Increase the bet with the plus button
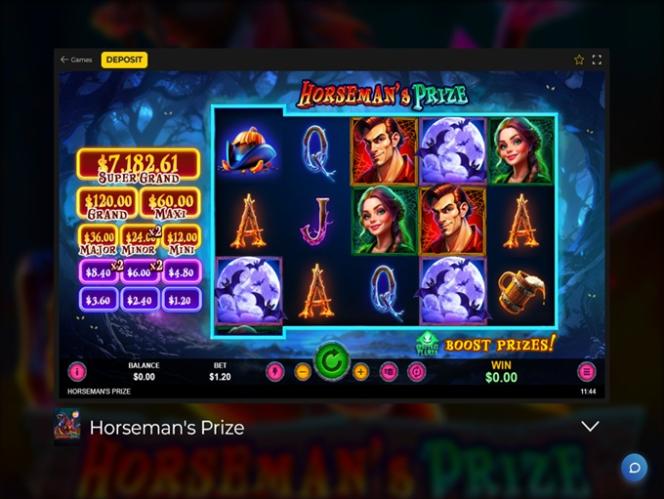Screen dimensions: 664x499 (x=361, y=372)
